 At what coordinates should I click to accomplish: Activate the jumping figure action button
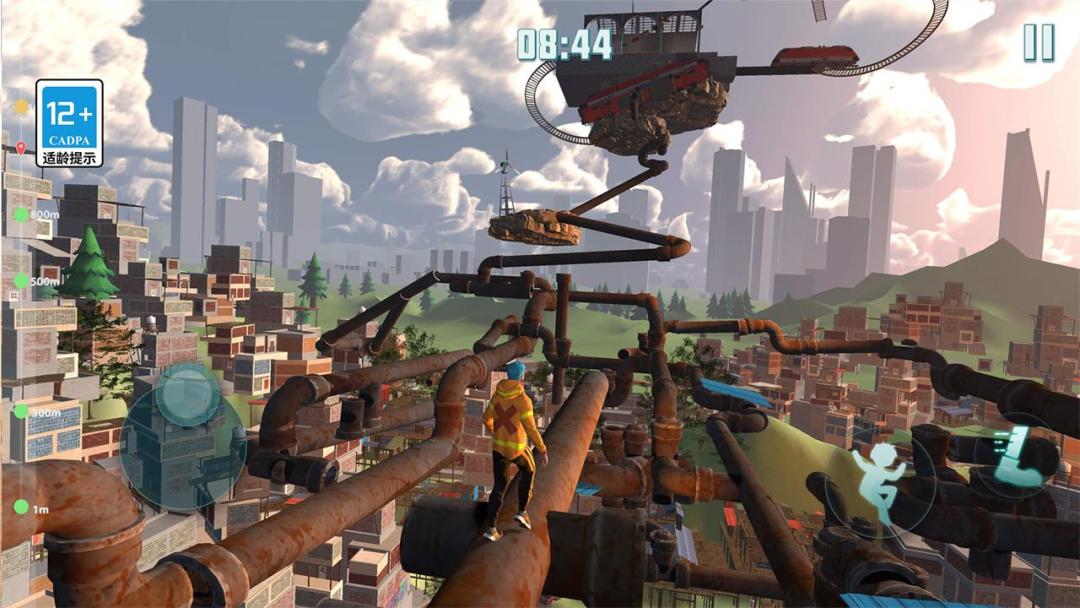point(881,478)
